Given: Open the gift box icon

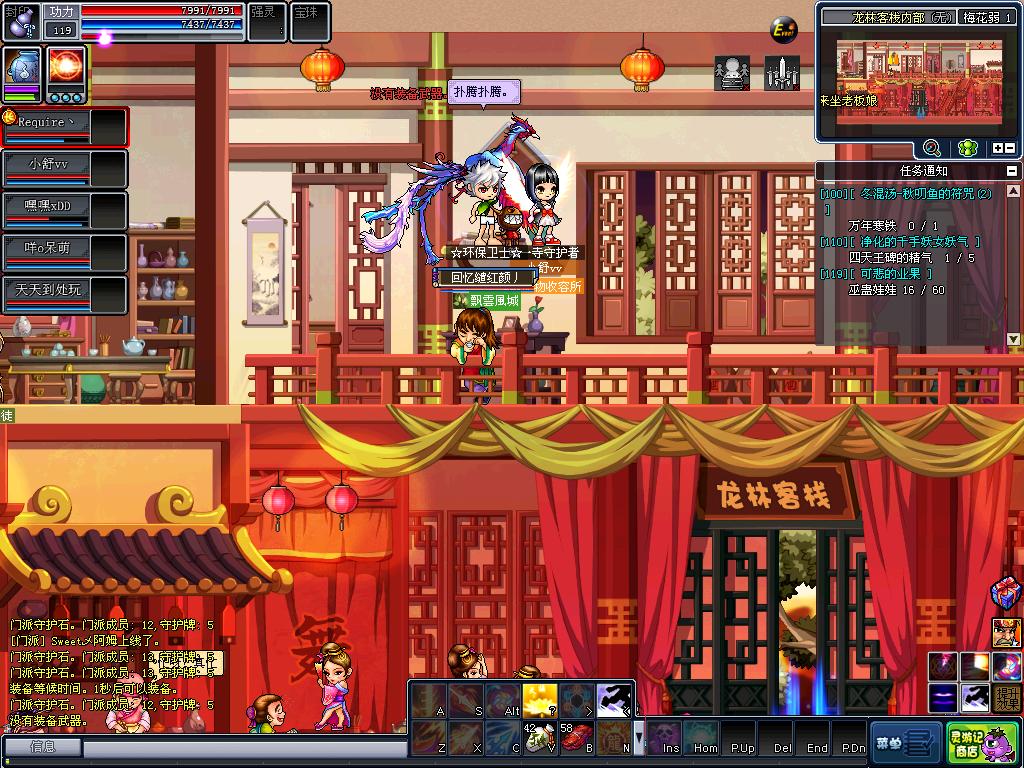Looking at the screenshot, I should click(1005, 593).
